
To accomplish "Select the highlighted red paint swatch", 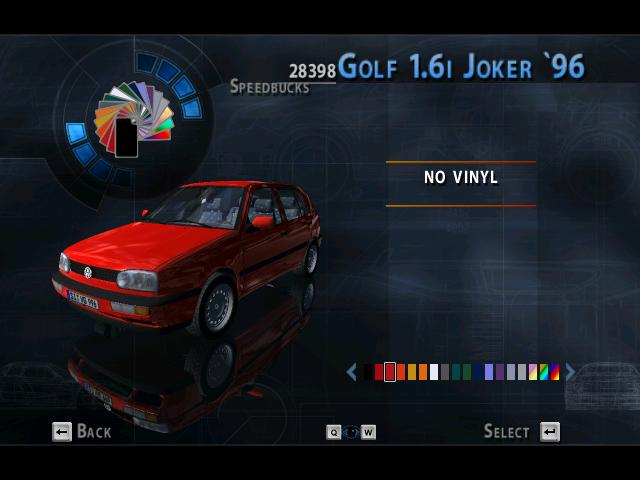I will click(x=390, y=372).
